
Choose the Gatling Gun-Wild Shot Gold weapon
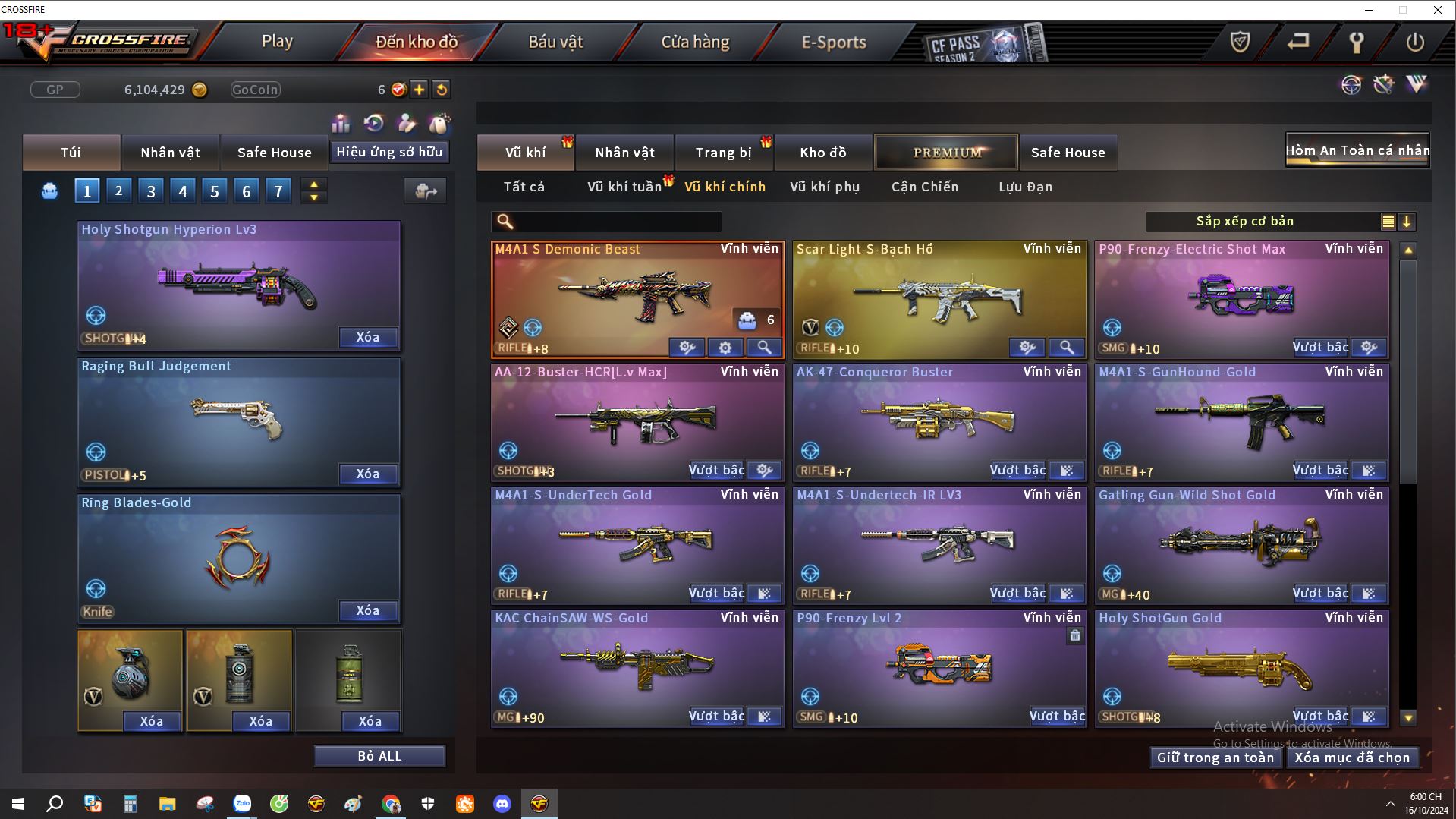(1241, 543)
